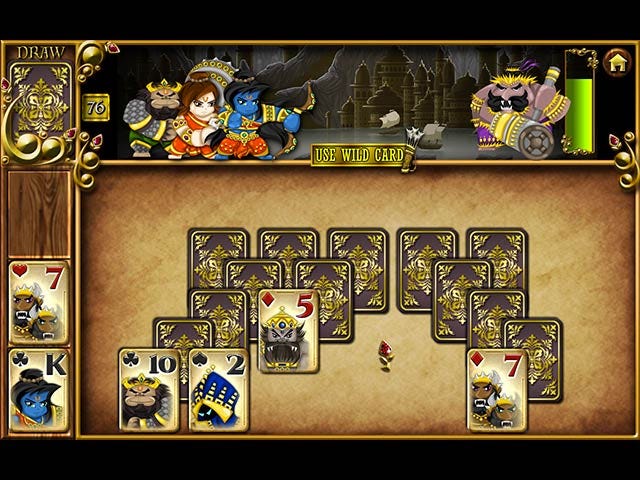Viewport: 640px width, 480px height.
Task: Select the black 2 card on the board
Action: pos(219,390)
